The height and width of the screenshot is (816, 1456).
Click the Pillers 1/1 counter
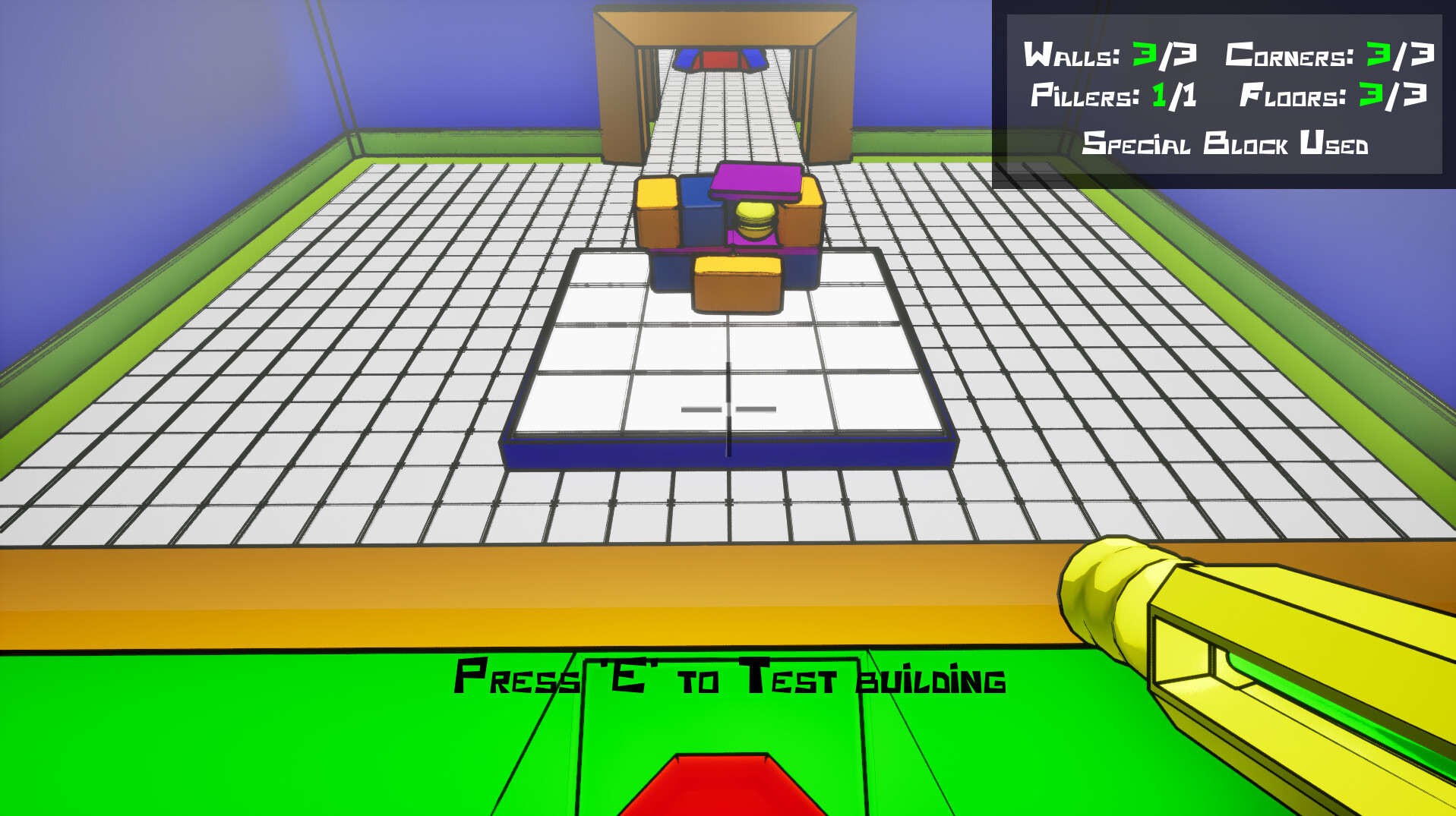point(1114,97)
